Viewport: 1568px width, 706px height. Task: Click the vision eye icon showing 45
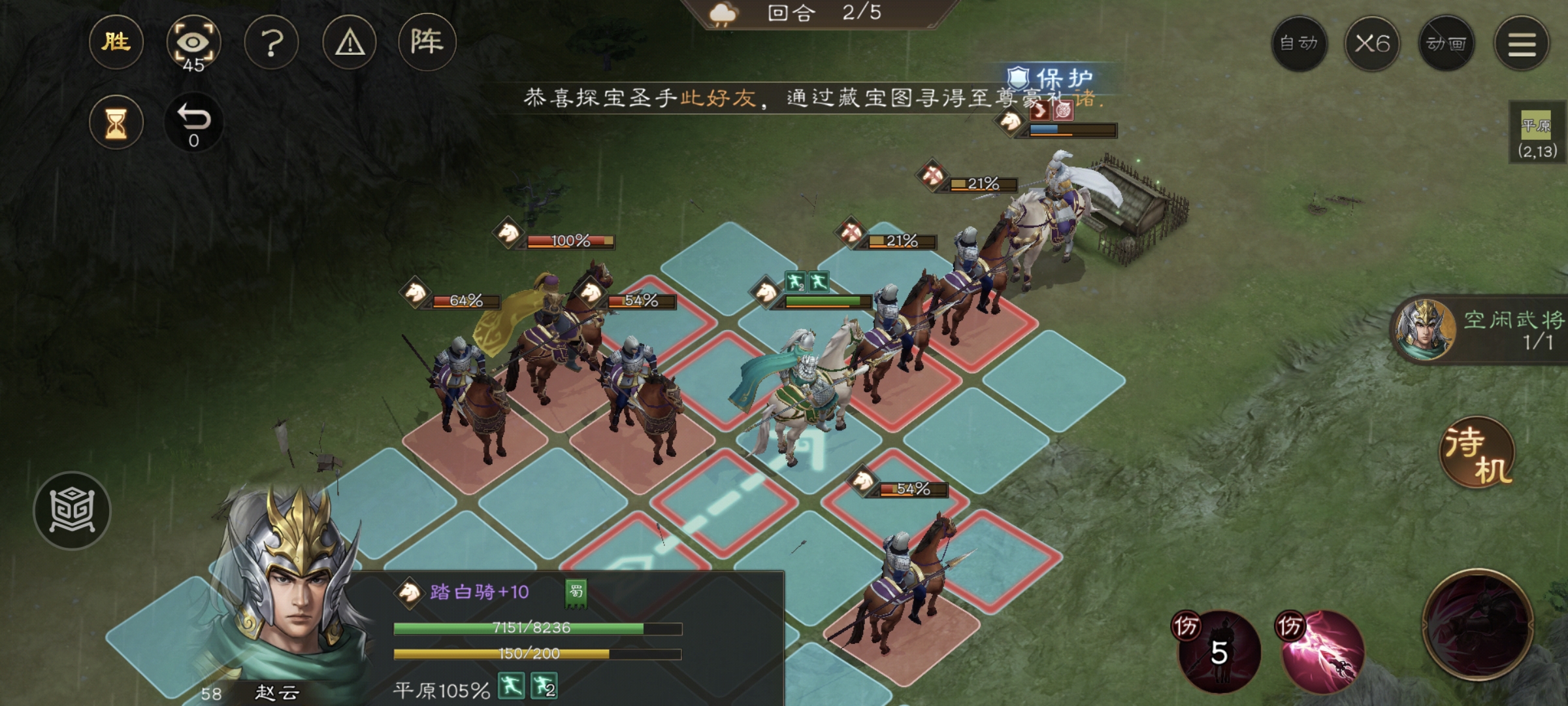(x=195, y=42)
